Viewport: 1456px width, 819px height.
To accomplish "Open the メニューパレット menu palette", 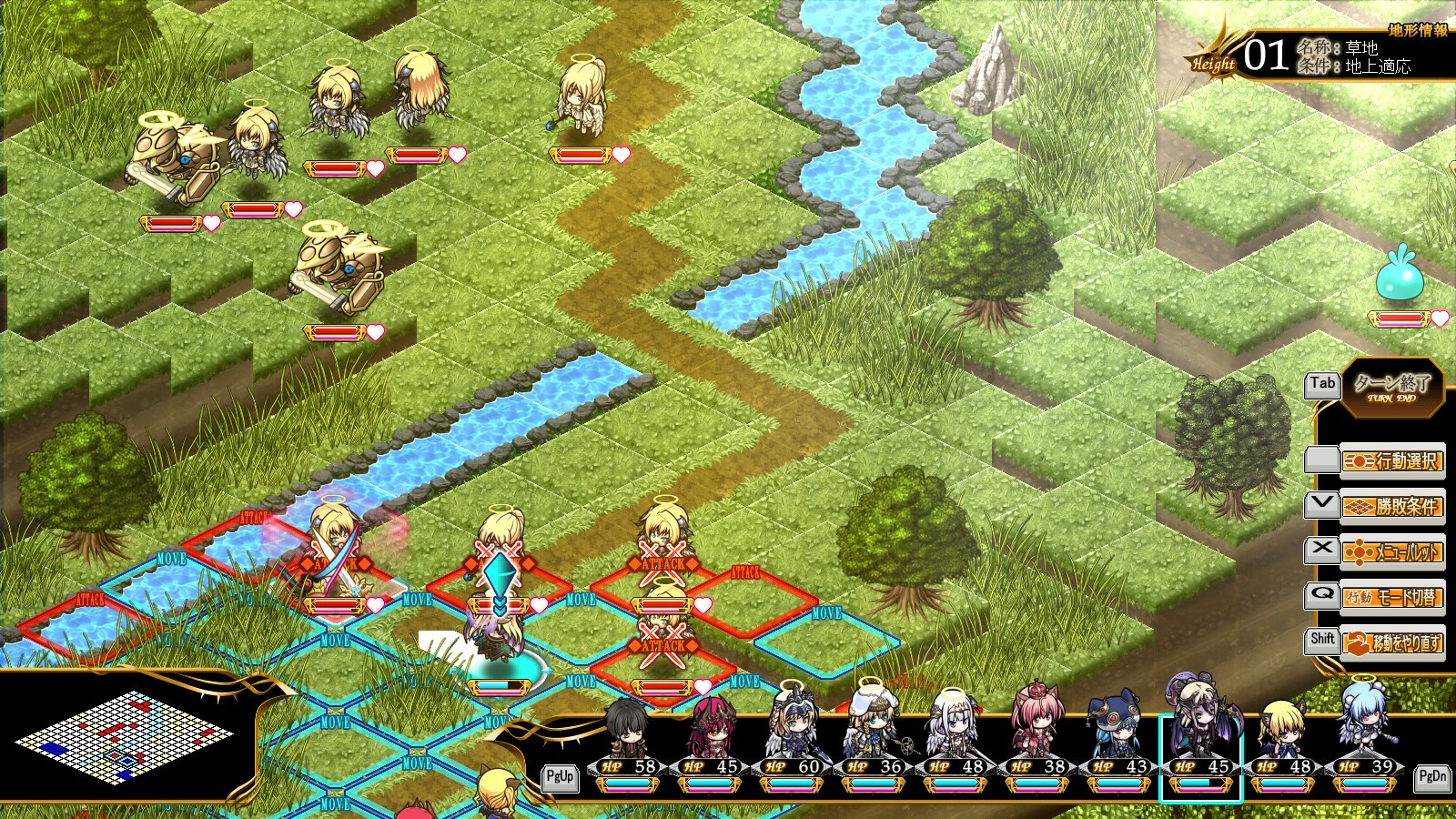I will [x=1392, y=551].
